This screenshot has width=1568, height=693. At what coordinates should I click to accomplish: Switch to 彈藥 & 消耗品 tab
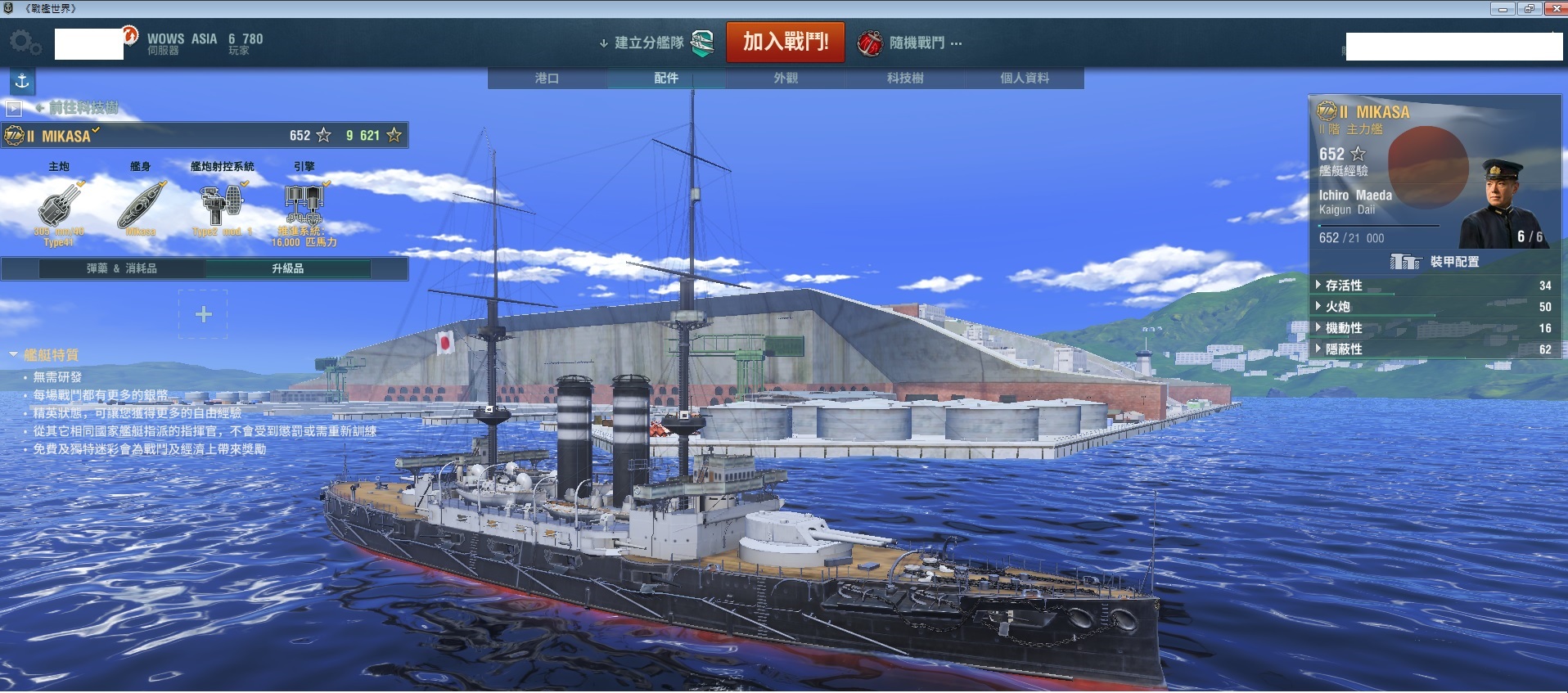[x=122, y=268]
